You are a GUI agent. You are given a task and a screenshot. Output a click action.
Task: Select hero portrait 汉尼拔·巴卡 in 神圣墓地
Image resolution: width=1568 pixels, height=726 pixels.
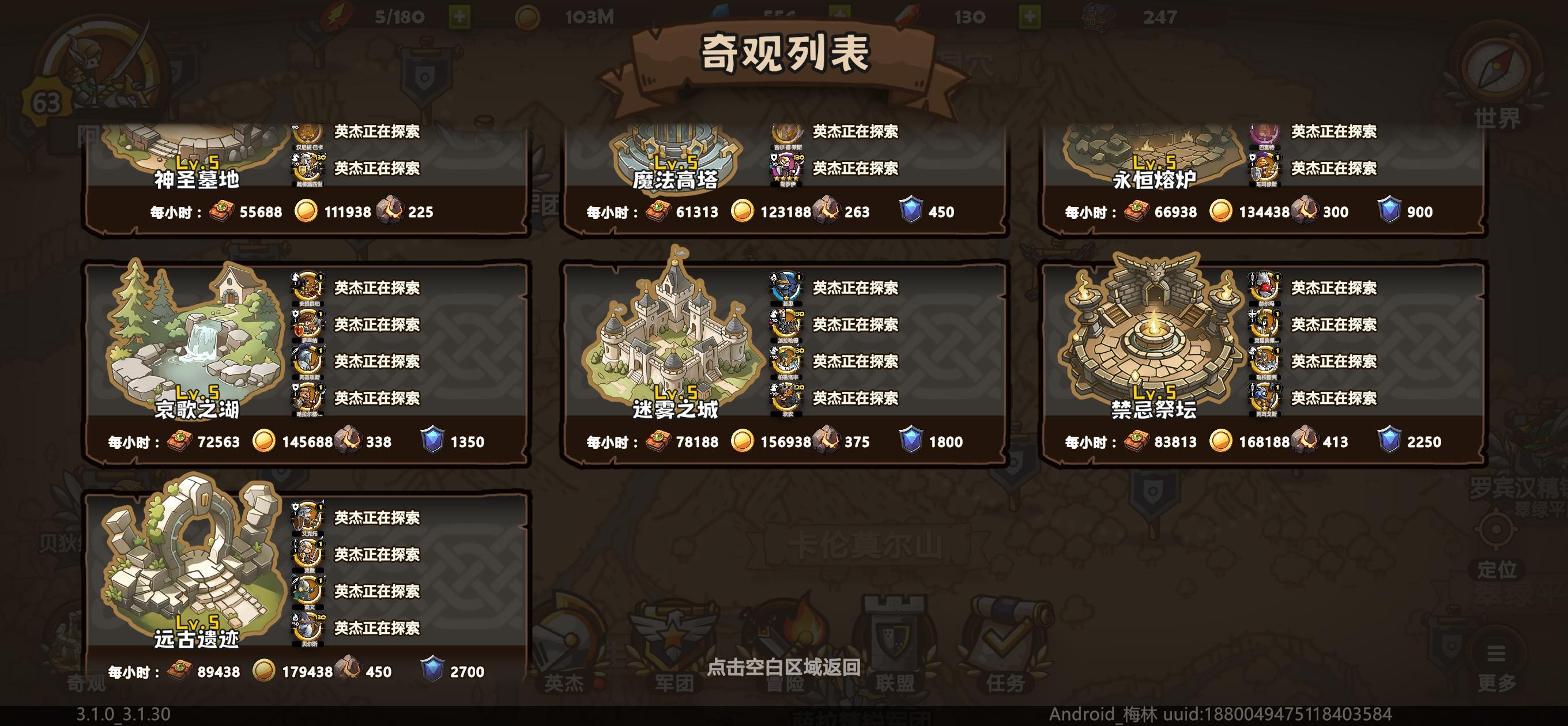[307, 133]
